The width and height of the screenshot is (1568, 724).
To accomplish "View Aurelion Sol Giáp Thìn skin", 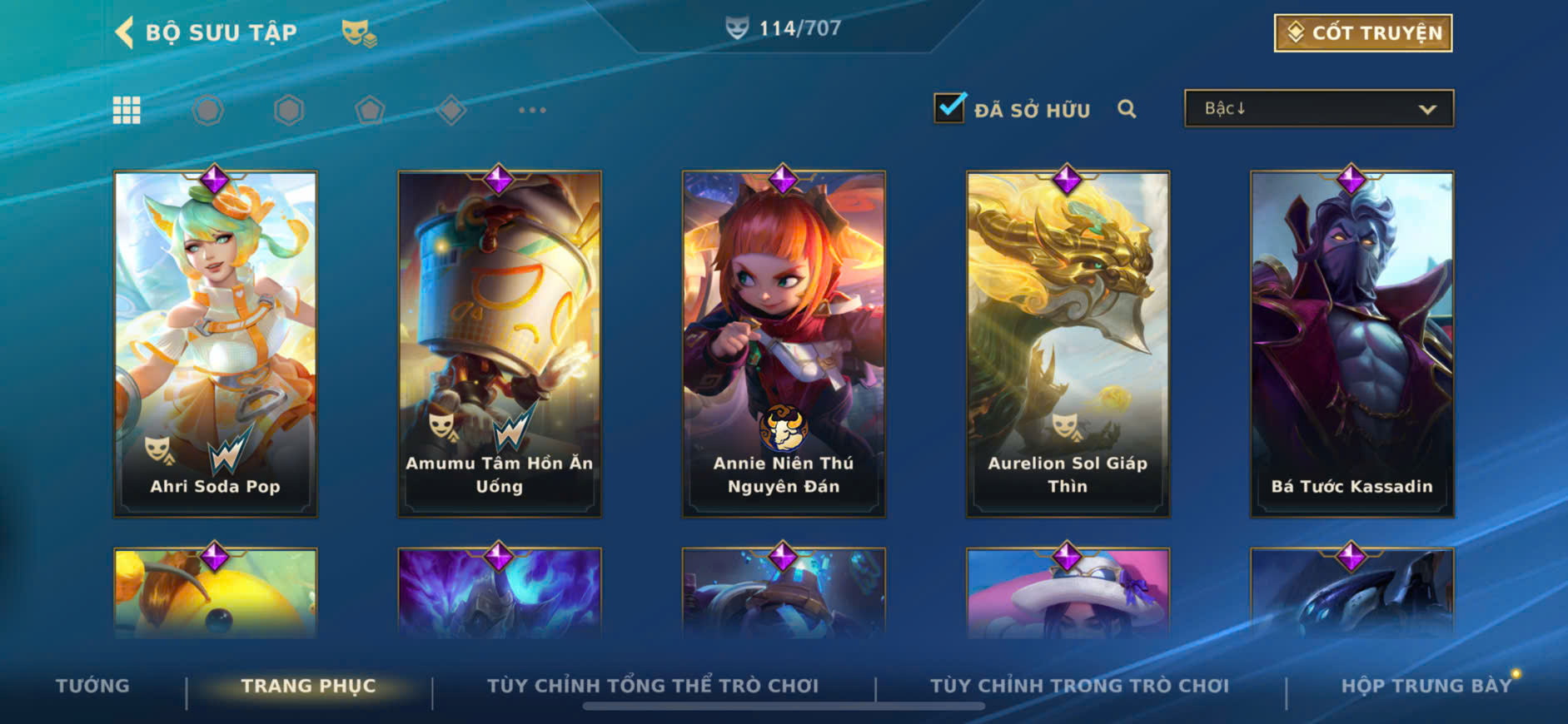I will tap(1068, 343).
